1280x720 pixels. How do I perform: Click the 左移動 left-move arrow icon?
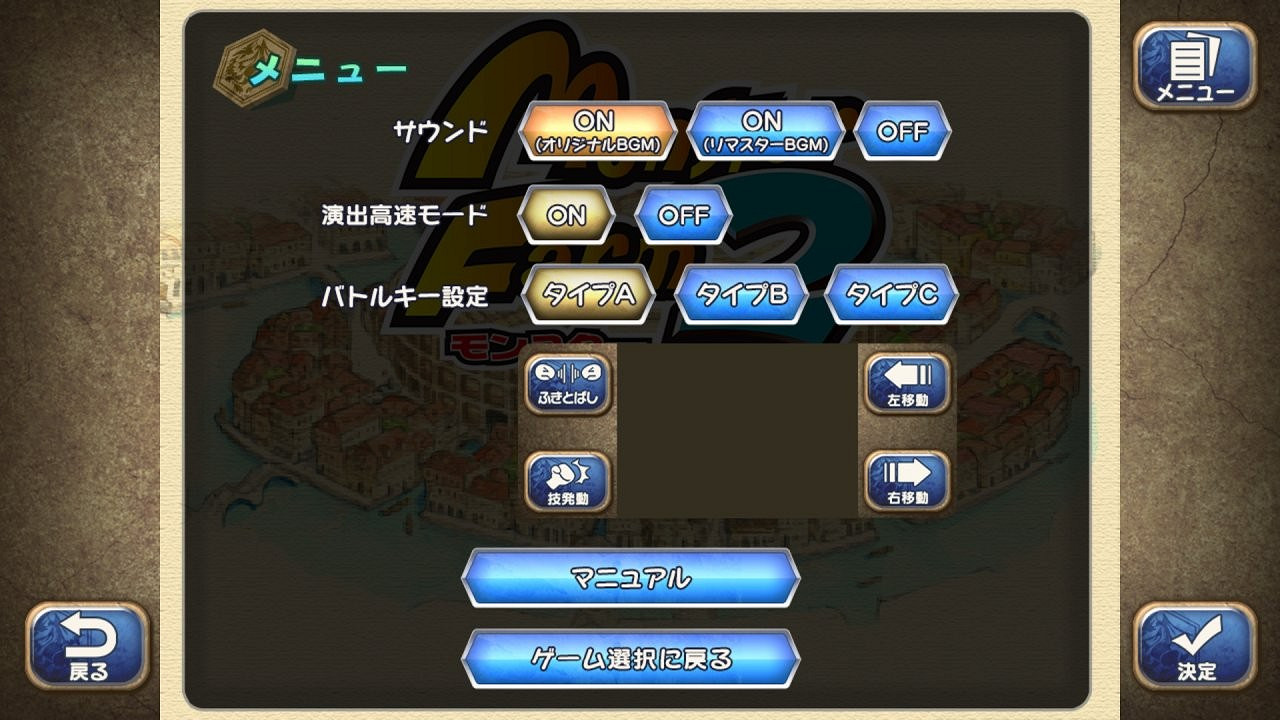click(905, 385)
